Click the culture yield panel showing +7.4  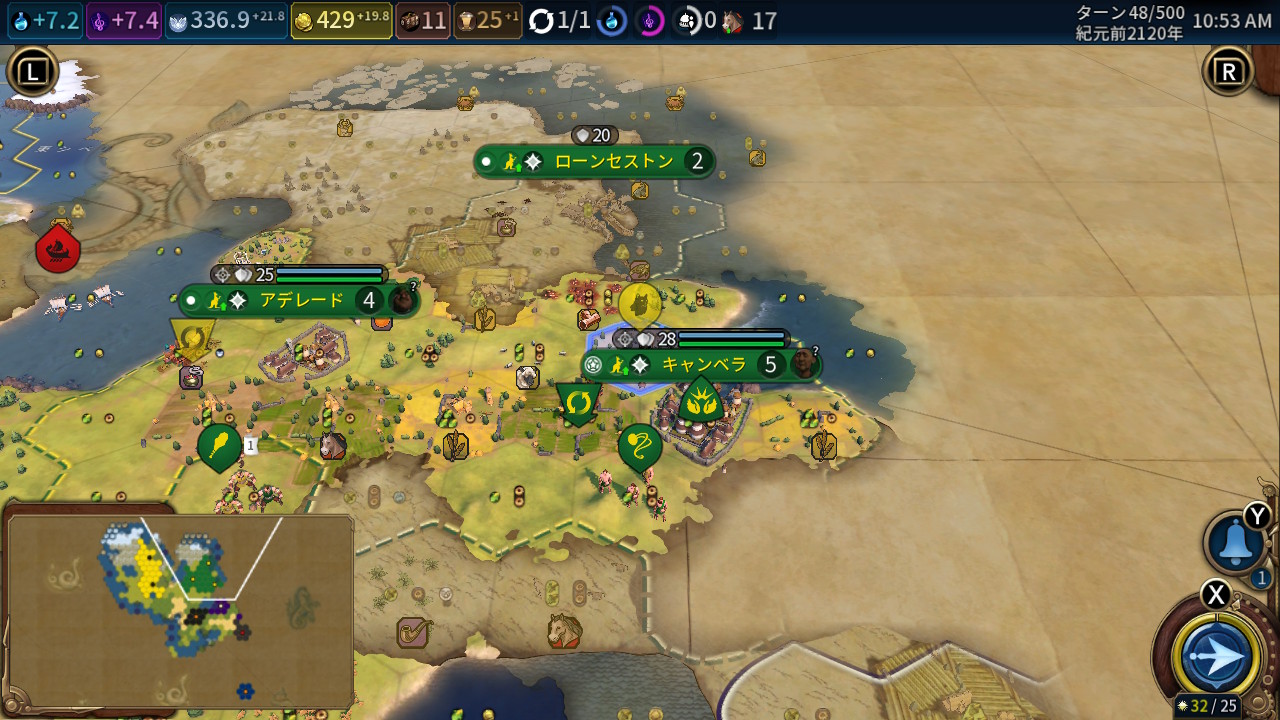[124, 21]
